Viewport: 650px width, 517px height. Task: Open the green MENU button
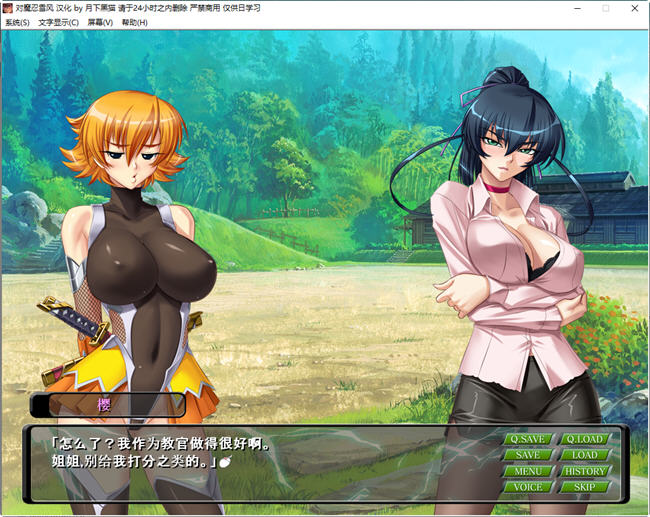[x=527, y=471]
